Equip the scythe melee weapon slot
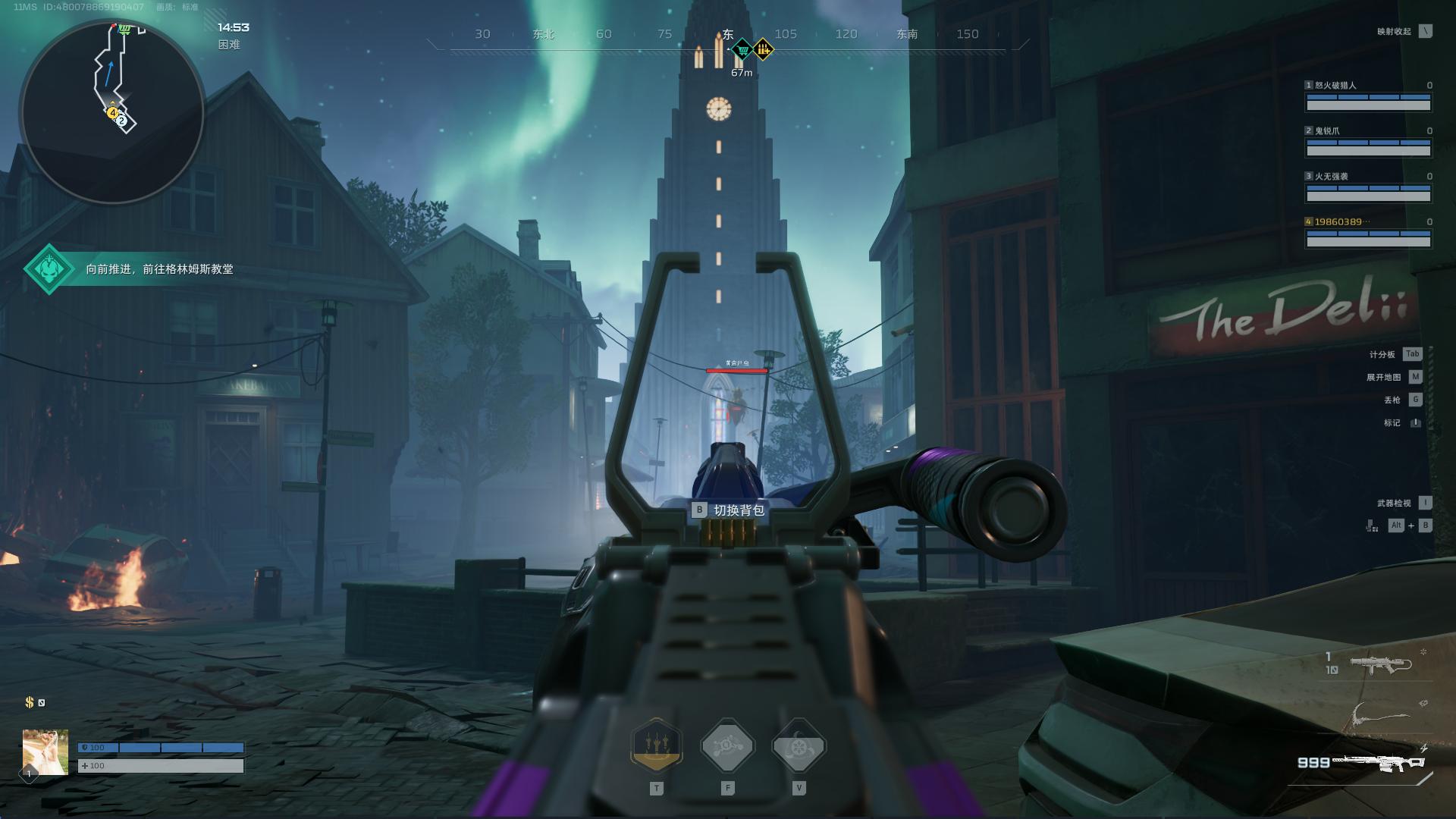 click(x=1380, y=714)
